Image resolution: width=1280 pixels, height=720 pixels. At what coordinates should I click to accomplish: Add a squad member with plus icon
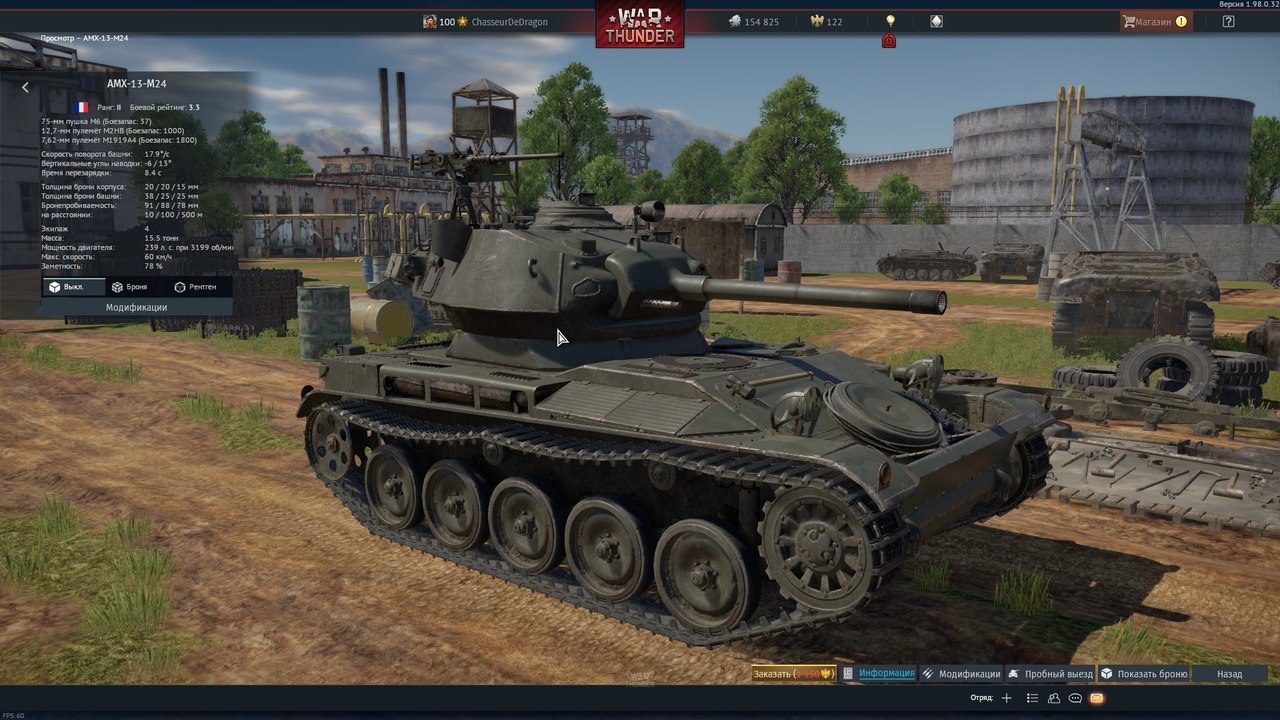[x=1007, y=698]
